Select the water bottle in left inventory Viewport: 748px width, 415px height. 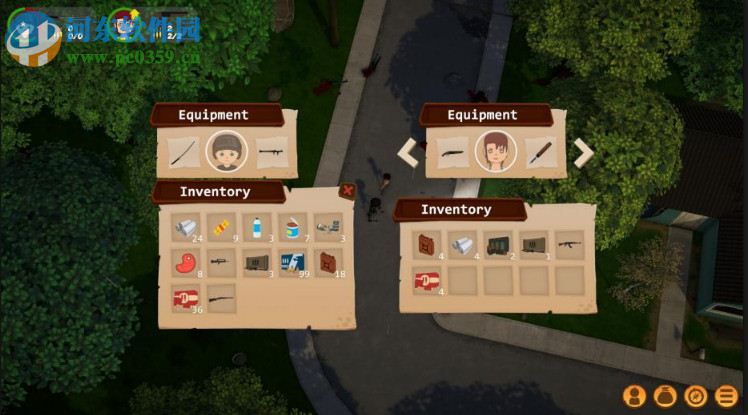click(257, 228)
